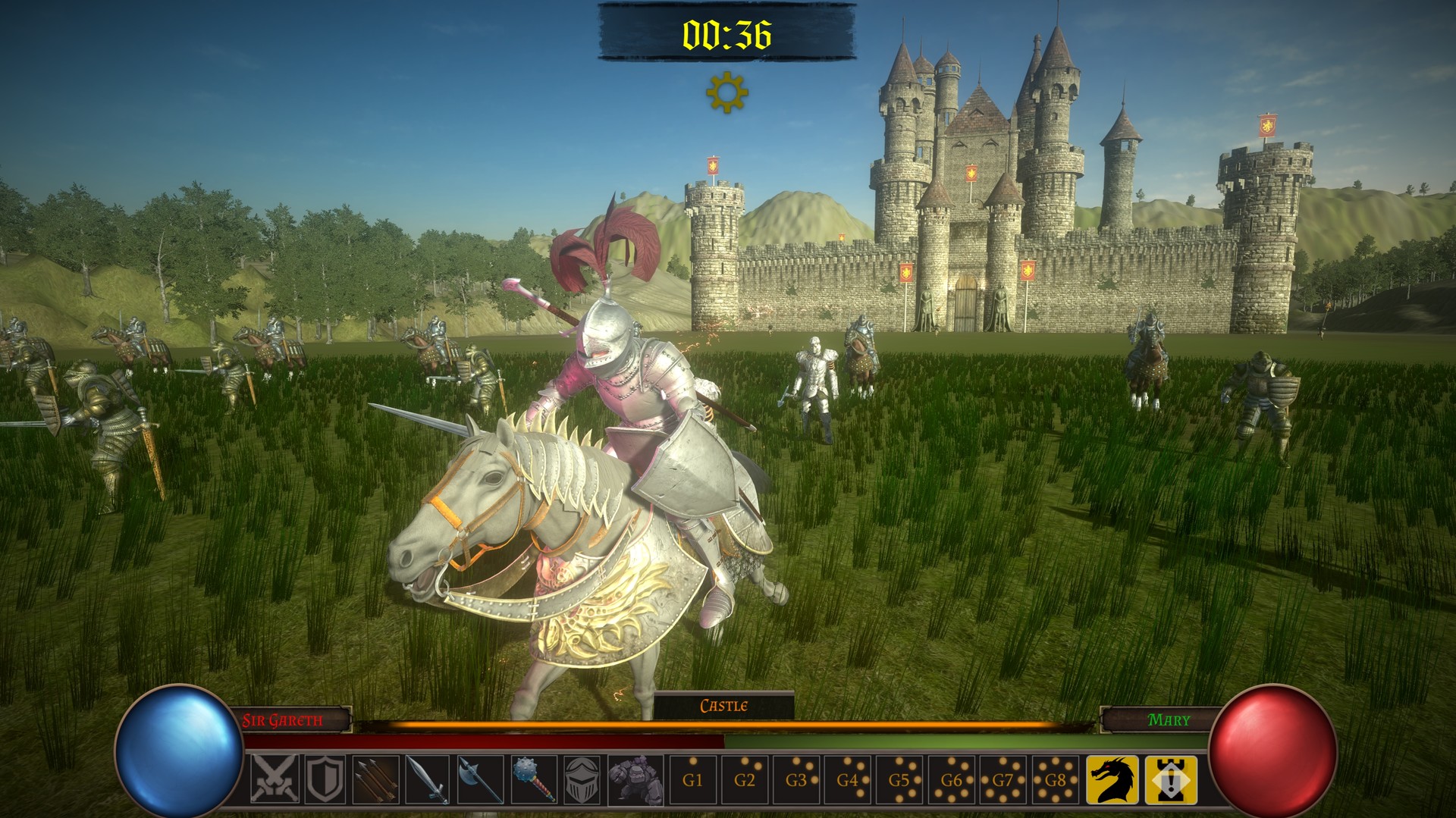Click the castle tower alert icon
Screen dimensions: 1456x818
tap(1171, 779)
